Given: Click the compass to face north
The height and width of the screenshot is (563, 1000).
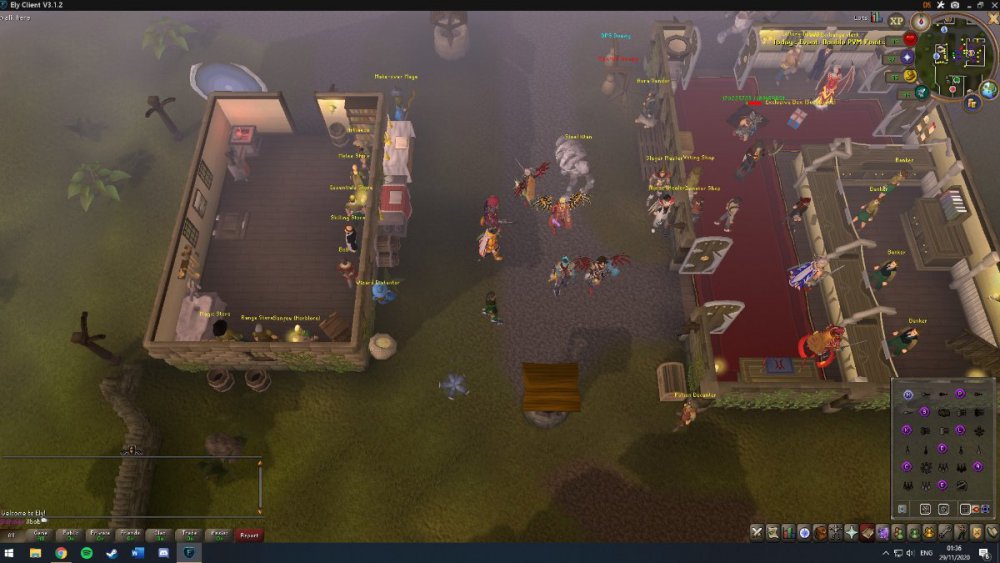Looking at the screenshot, I should (x=920, y=22).
